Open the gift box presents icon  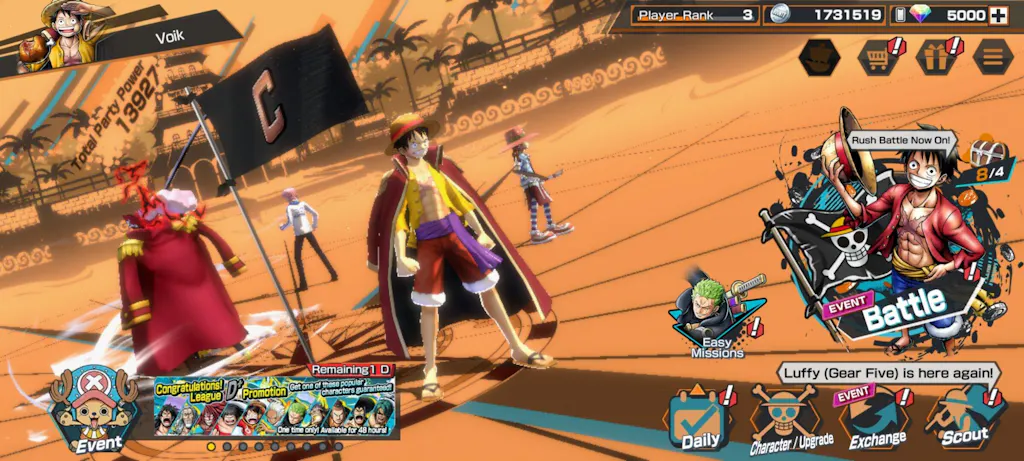point(935,57)
